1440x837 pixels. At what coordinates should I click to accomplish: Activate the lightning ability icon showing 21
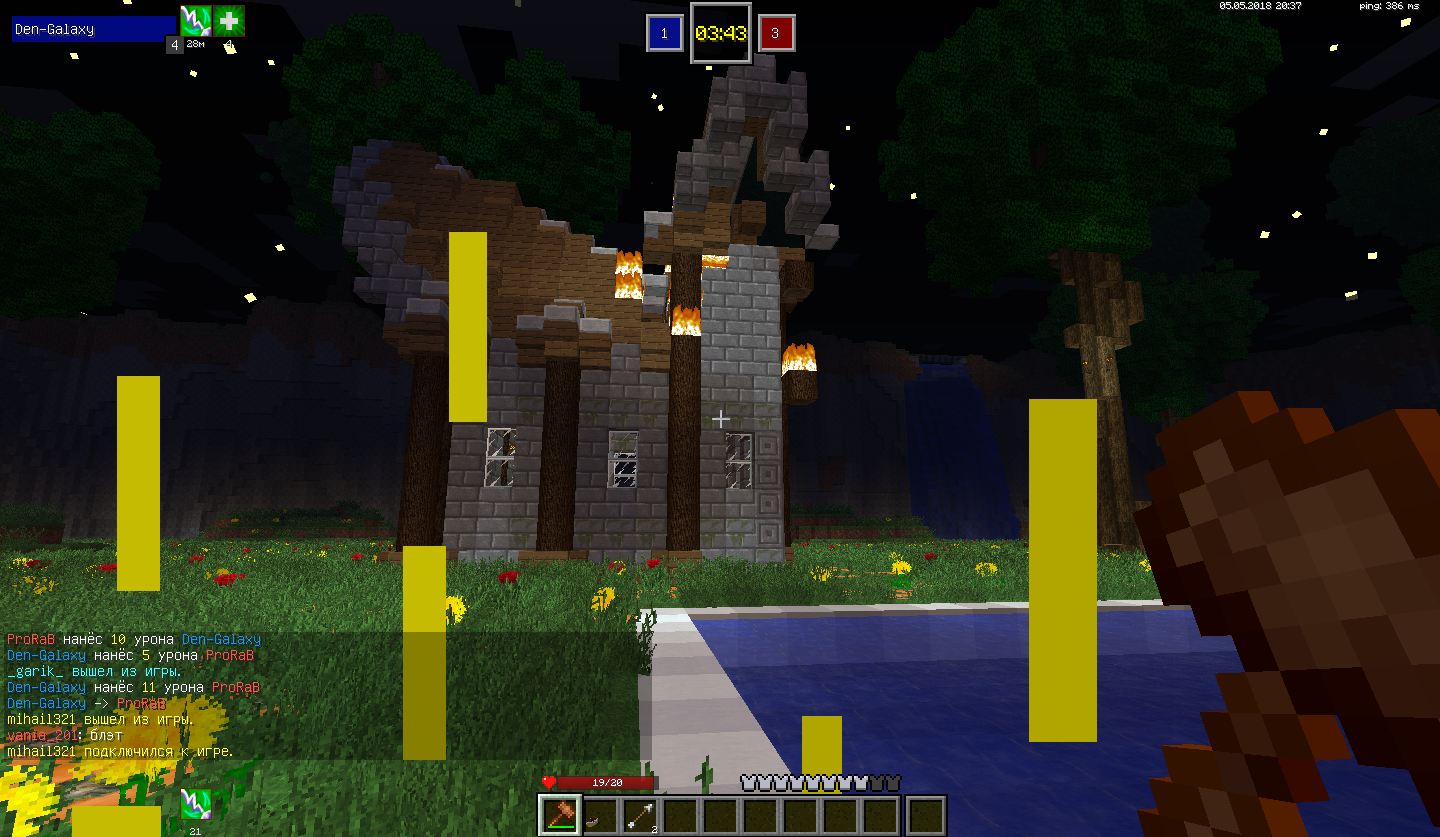click(194, 804)
